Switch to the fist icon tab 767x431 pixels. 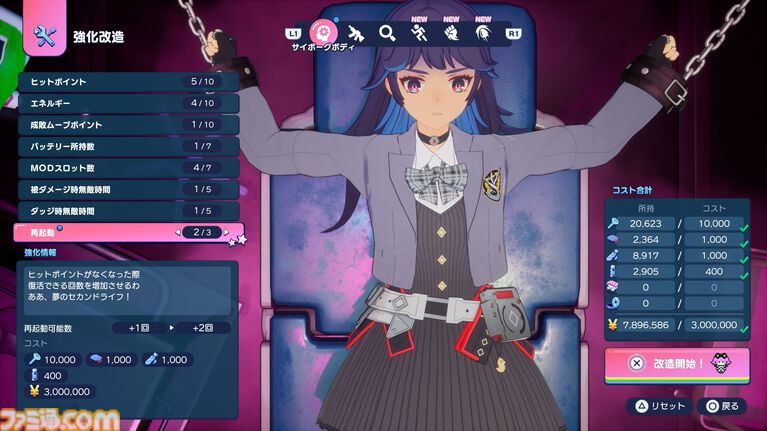pyautogui.click(x=451, y=33)
